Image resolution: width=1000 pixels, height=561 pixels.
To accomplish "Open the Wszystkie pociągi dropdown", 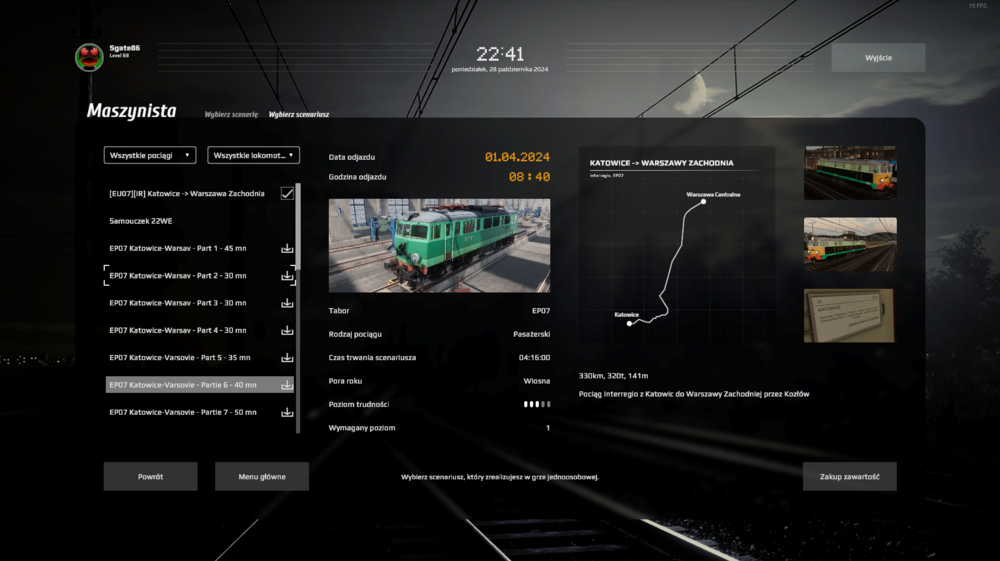I will [149, 155].
